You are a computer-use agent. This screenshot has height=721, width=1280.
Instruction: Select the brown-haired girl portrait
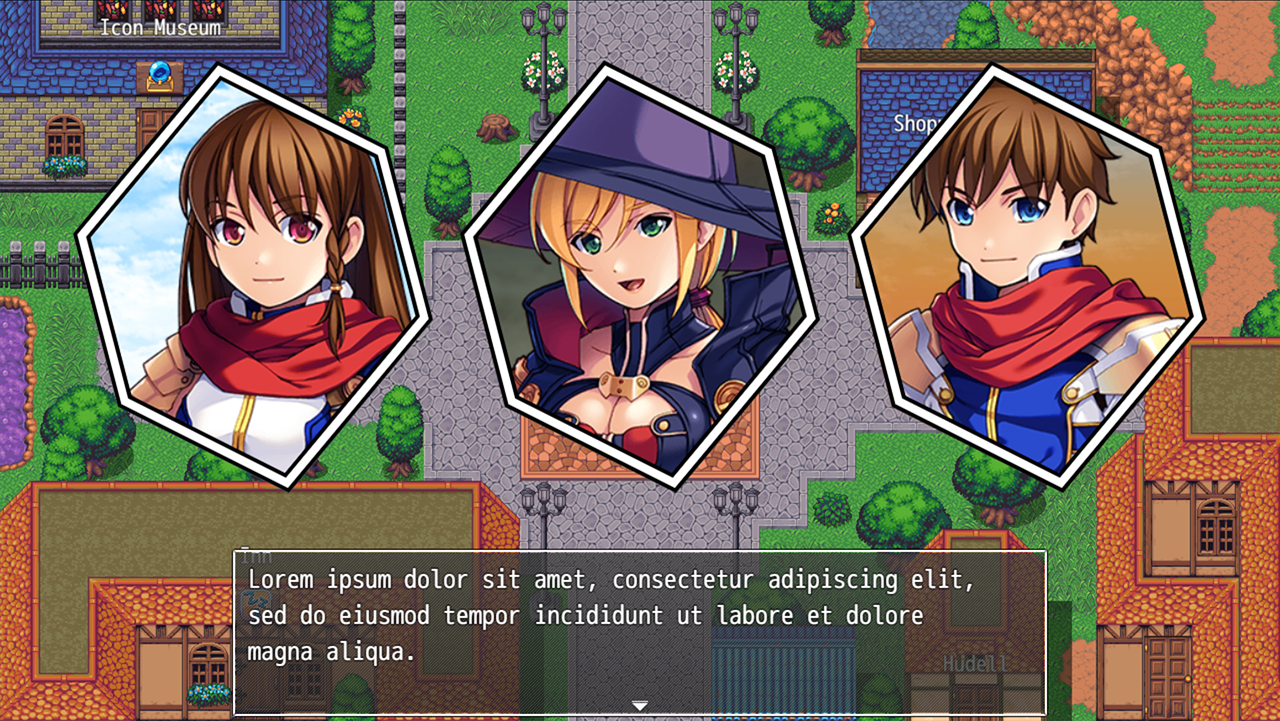[x=255, y=275]
